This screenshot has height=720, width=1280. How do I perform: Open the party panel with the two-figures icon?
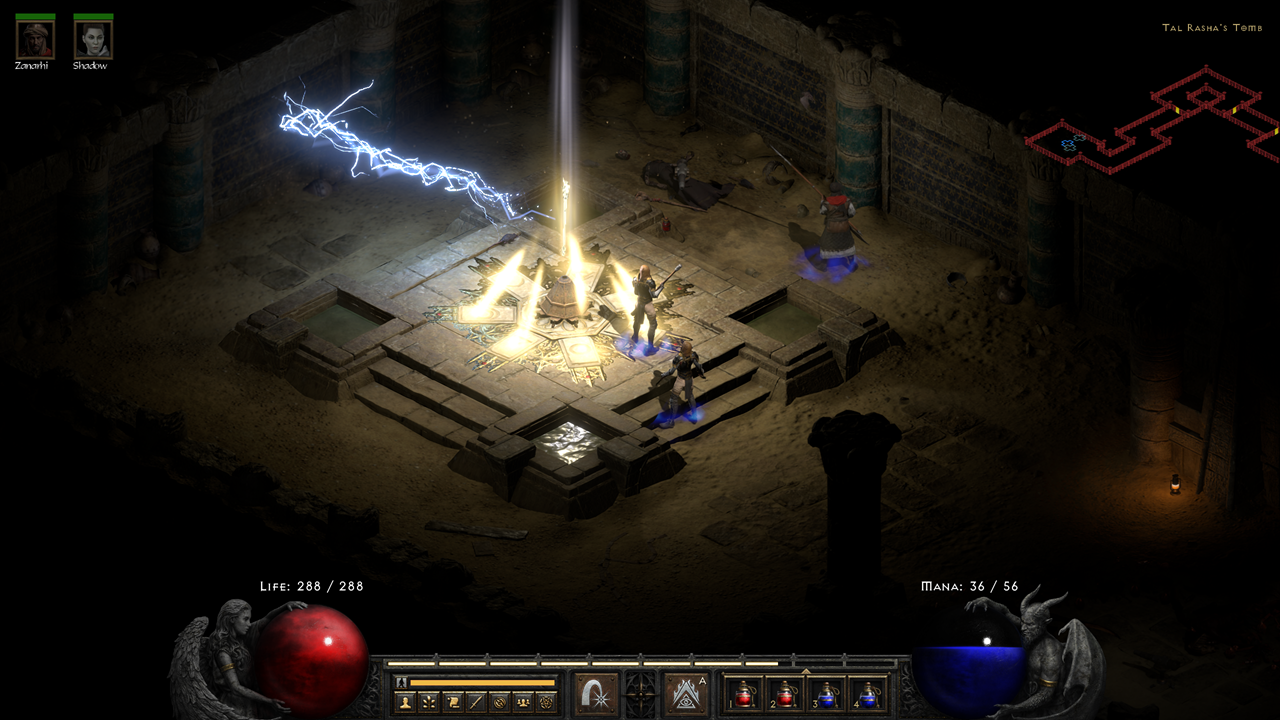(523, 703)
